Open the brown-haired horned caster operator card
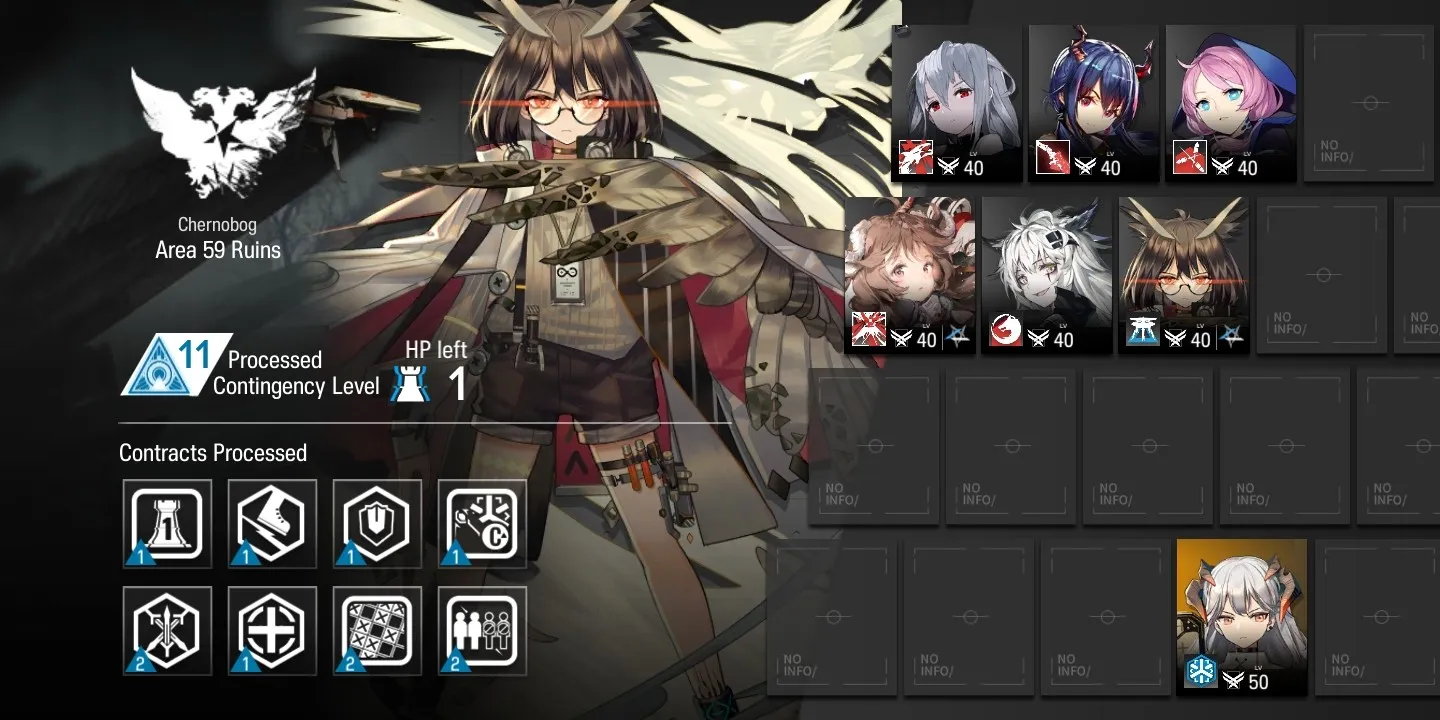 click(910, 275)
